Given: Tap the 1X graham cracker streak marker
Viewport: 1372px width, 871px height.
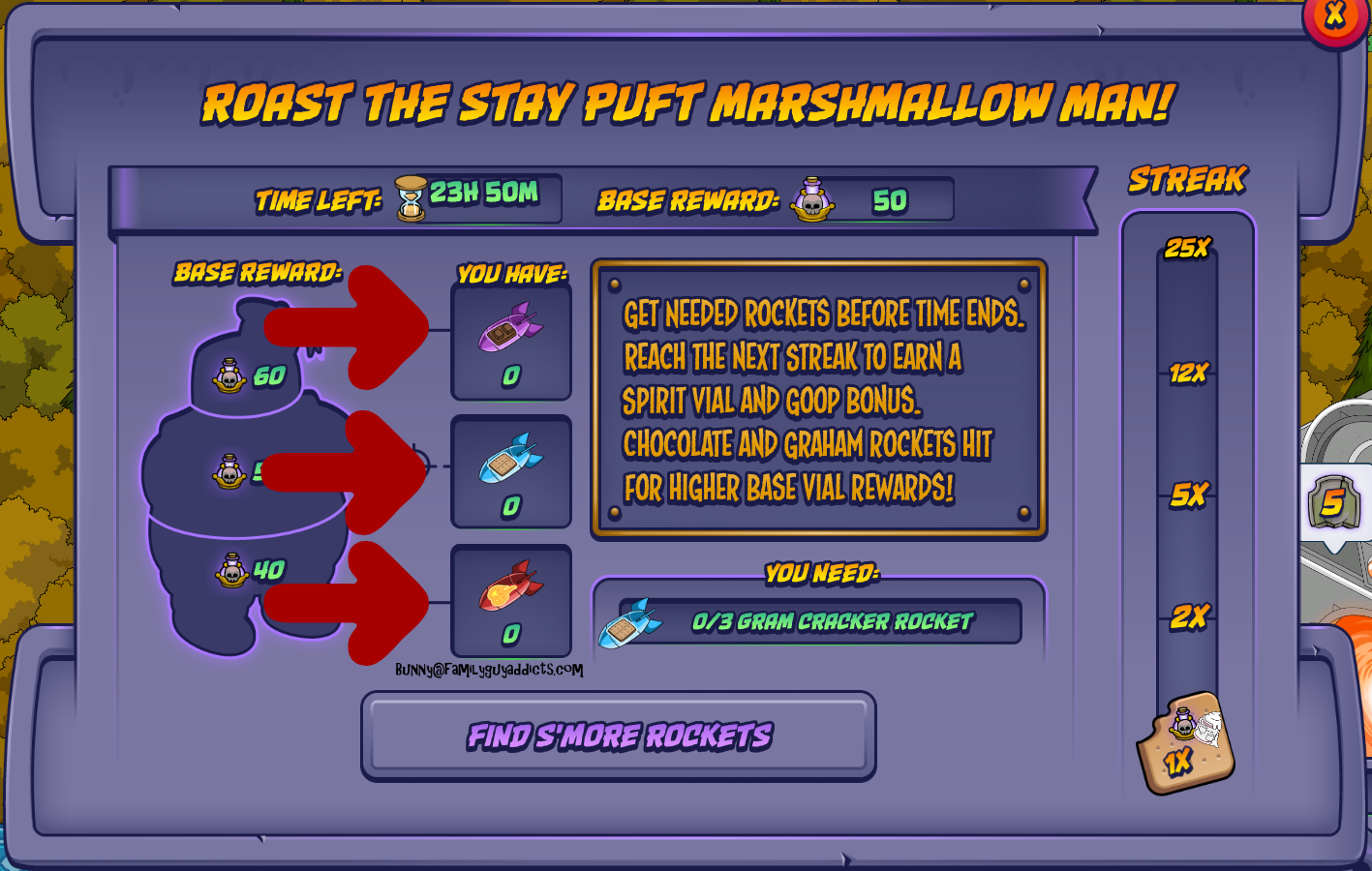Looking at the screenshot, I should [1186, 743].
